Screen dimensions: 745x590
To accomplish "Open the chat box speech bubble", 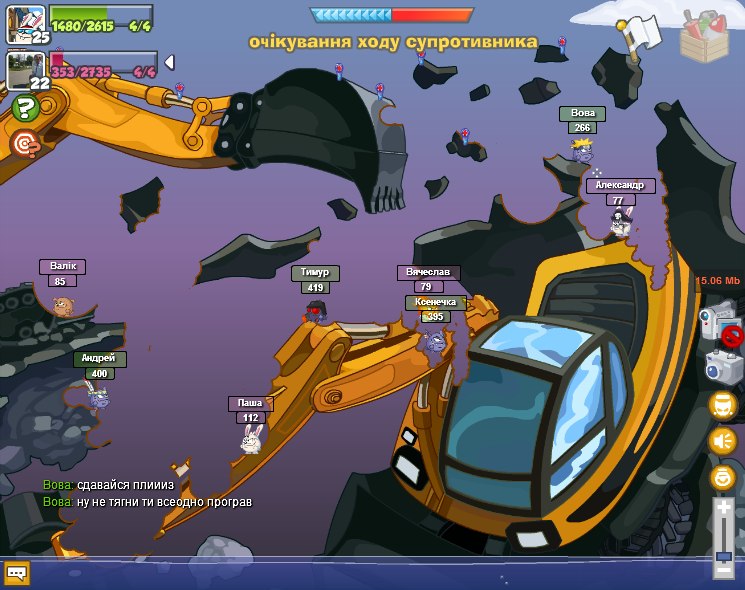I will [x=17, y=573].
